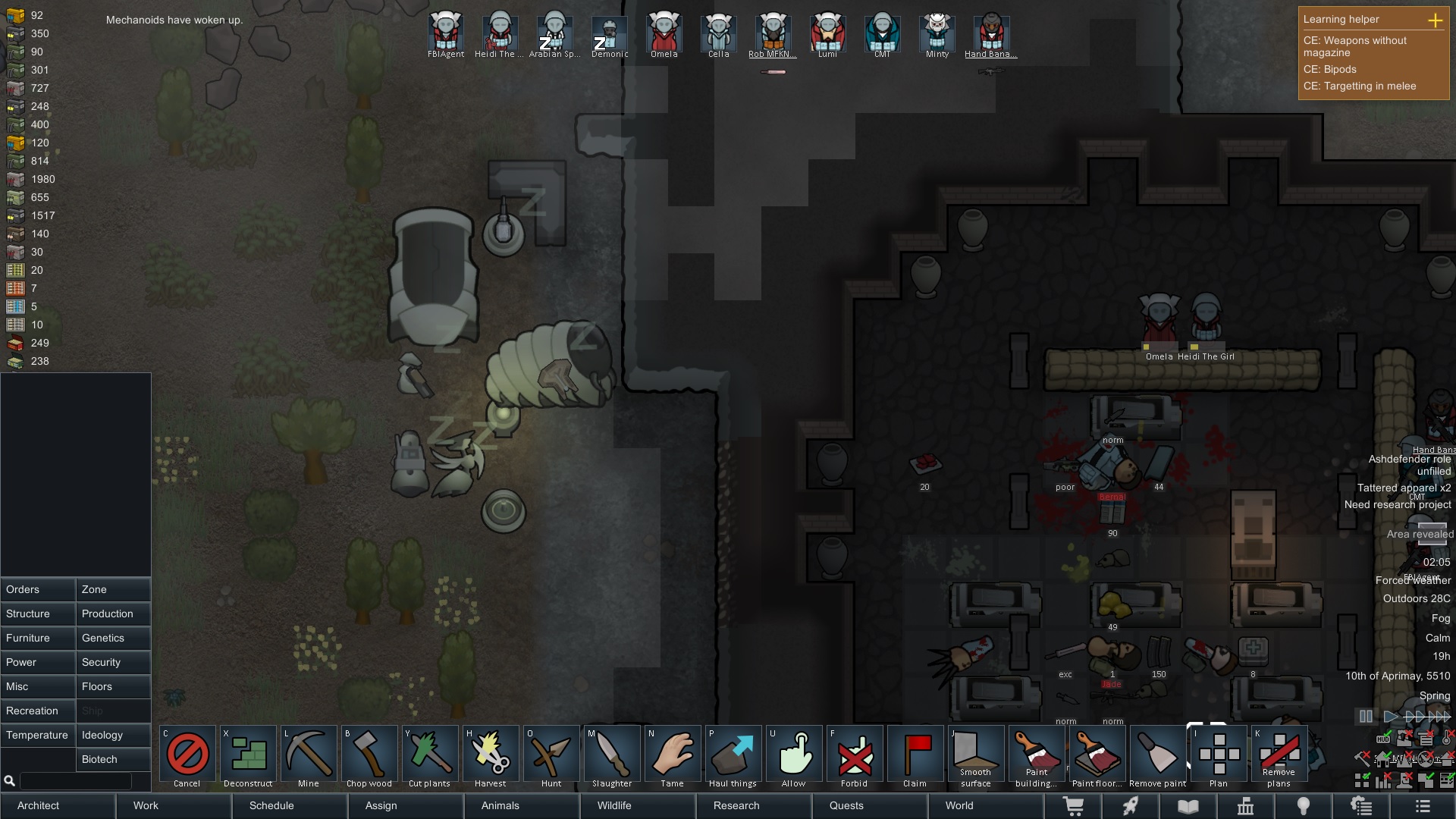Viewport: 1456px width, 819px height.
Task: Select the Hunt tool
Action: tap(551, 754)
